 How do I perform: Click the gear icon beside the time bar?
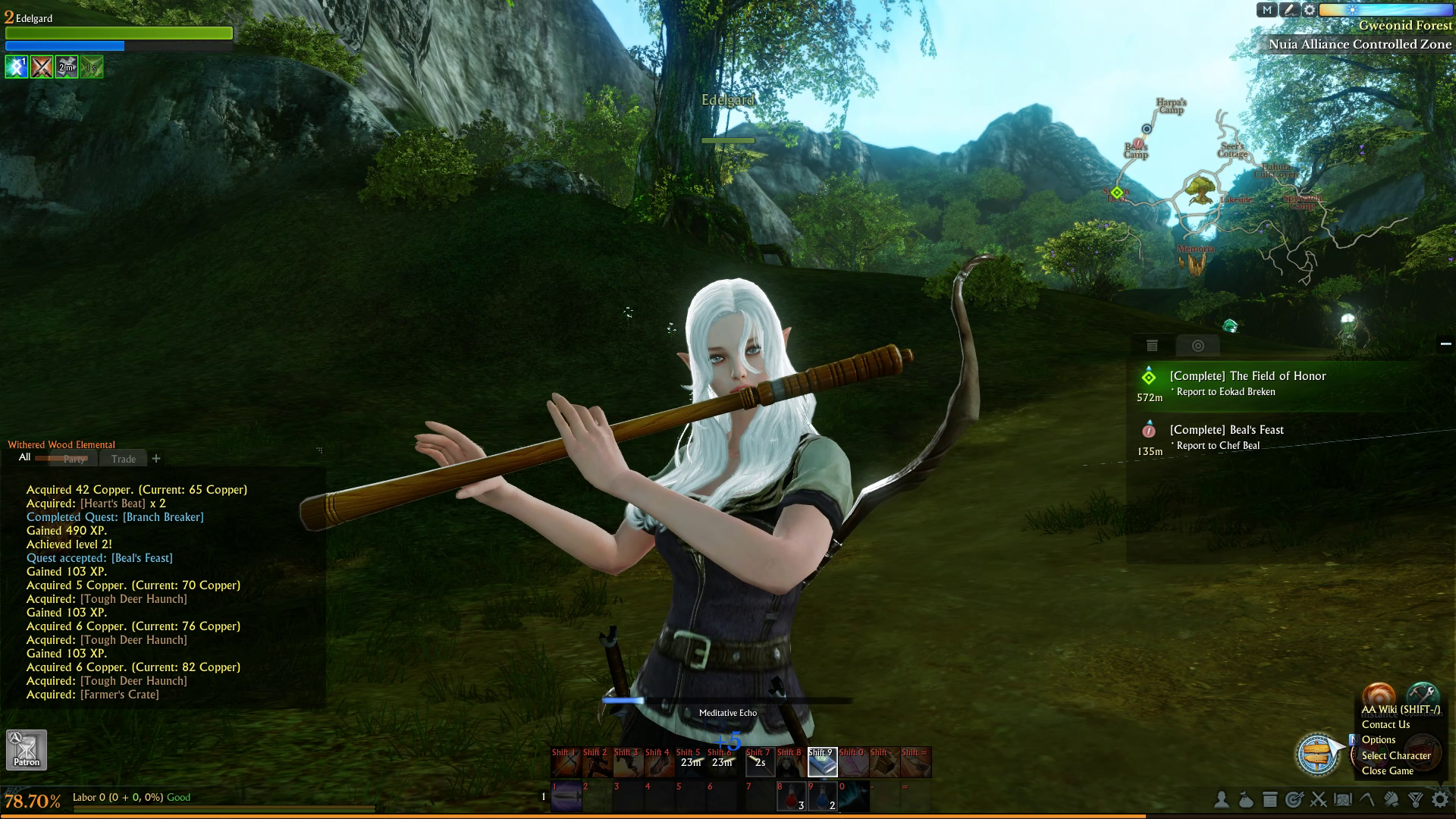(1310, 10)
